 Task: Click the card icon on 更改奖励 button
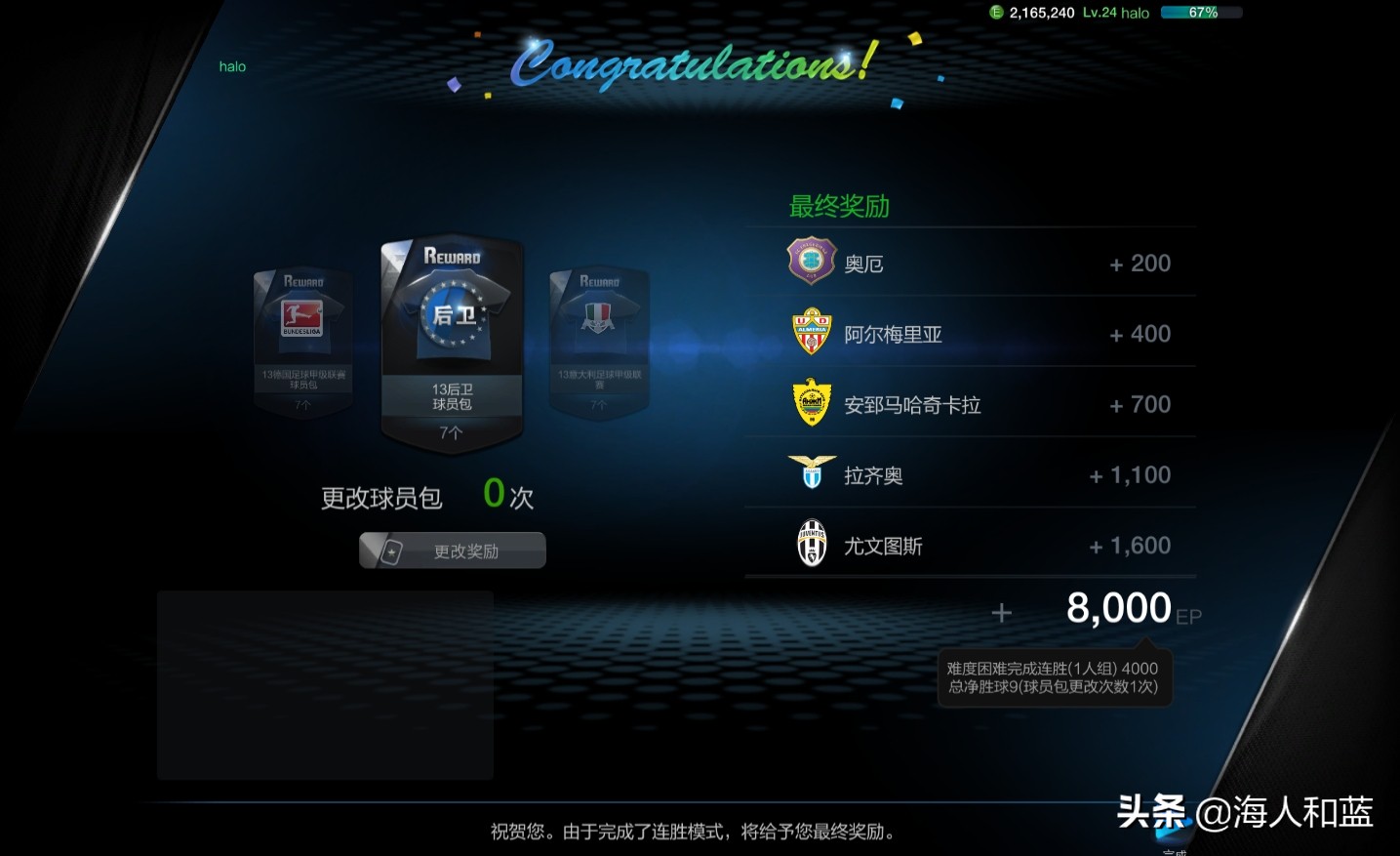(389, 550)
